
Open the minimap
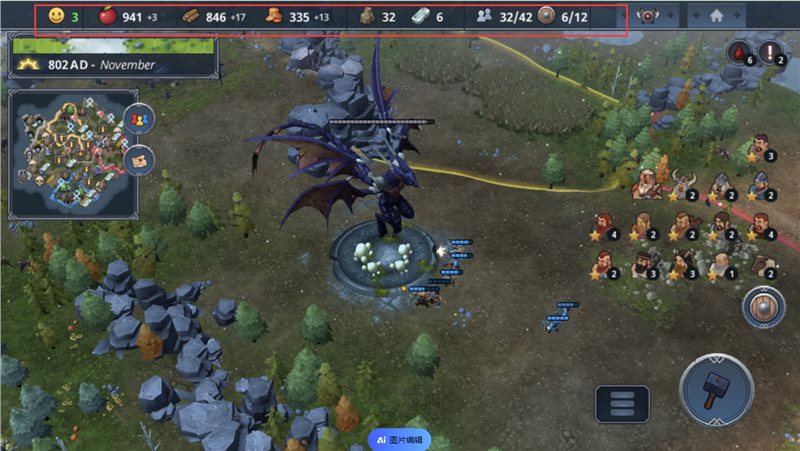70,152
